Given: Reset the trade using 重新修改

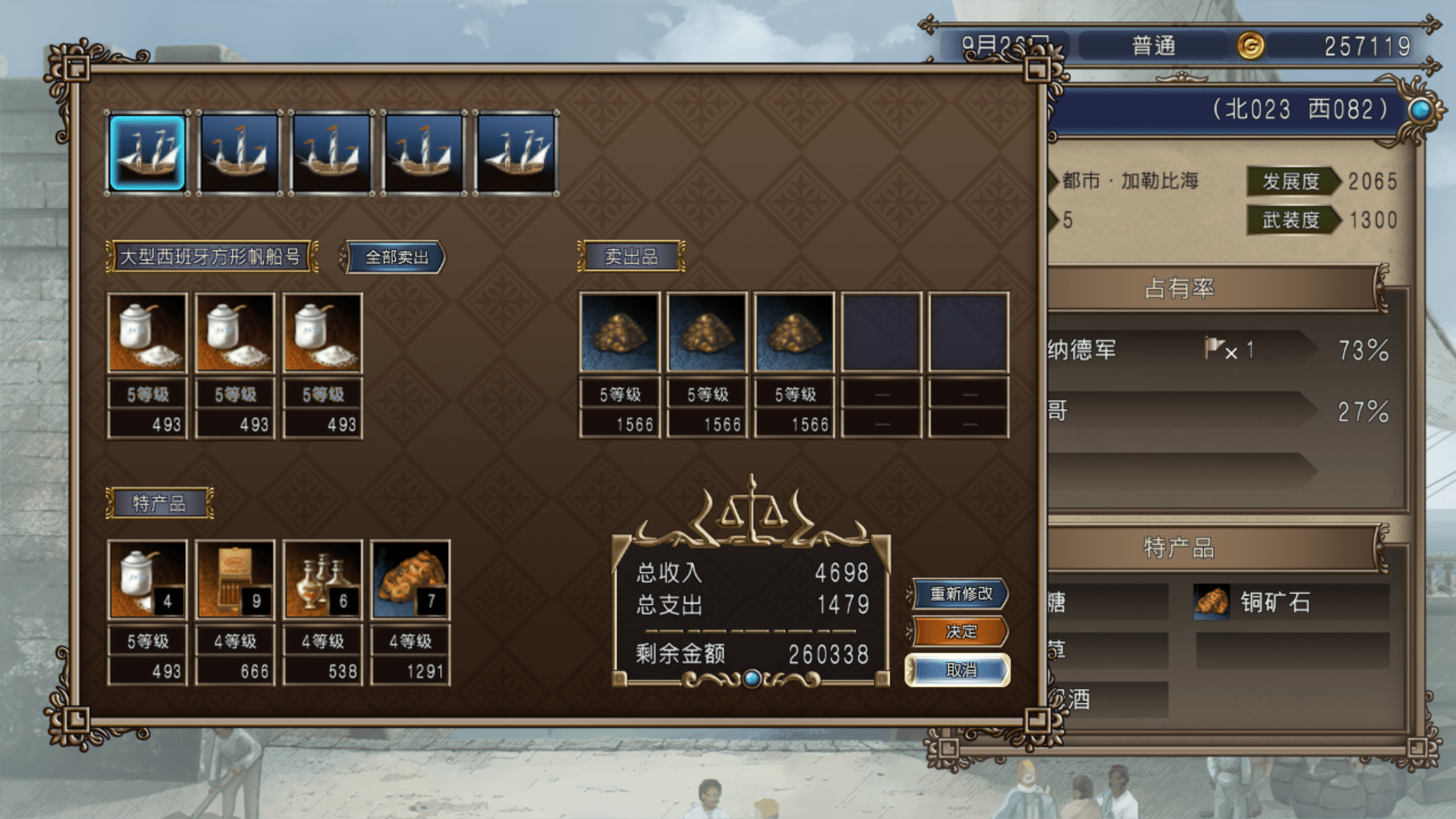Looking at the screenshot, I should point(961,593).
